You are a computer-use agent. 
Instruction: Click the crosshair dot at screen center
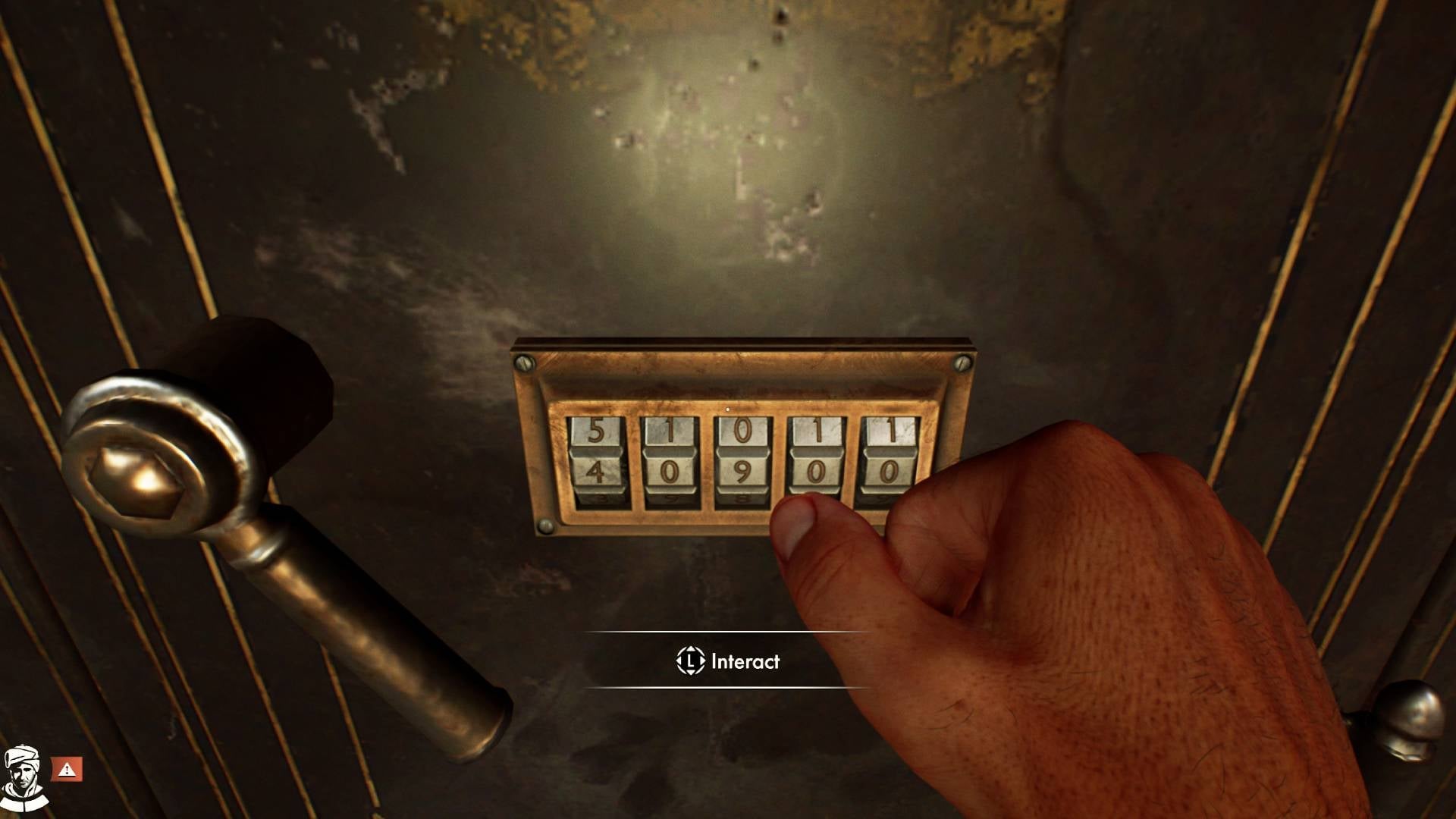tap(728, 409)
